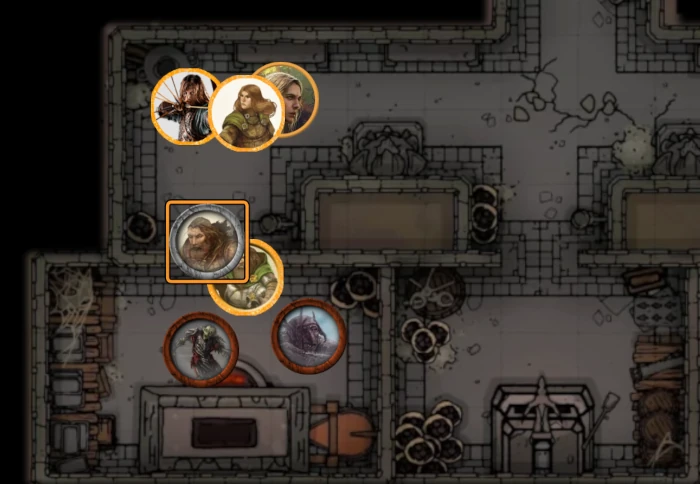
Task: Click the selected bearded dwarf token
Action: pos(206,242)
